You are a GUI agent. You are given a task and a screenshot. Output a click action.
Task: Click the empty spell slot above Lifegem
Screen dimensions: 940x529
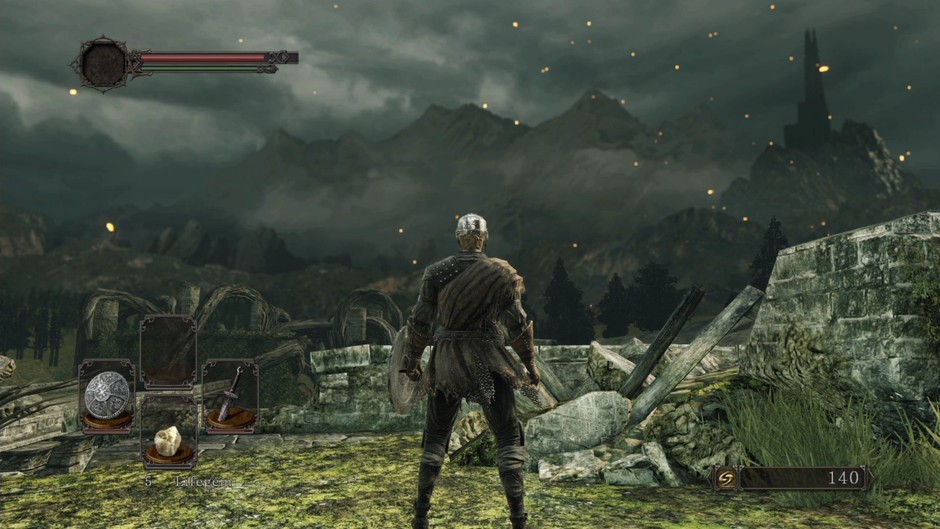pyautogui.click(x=168, y=353)
